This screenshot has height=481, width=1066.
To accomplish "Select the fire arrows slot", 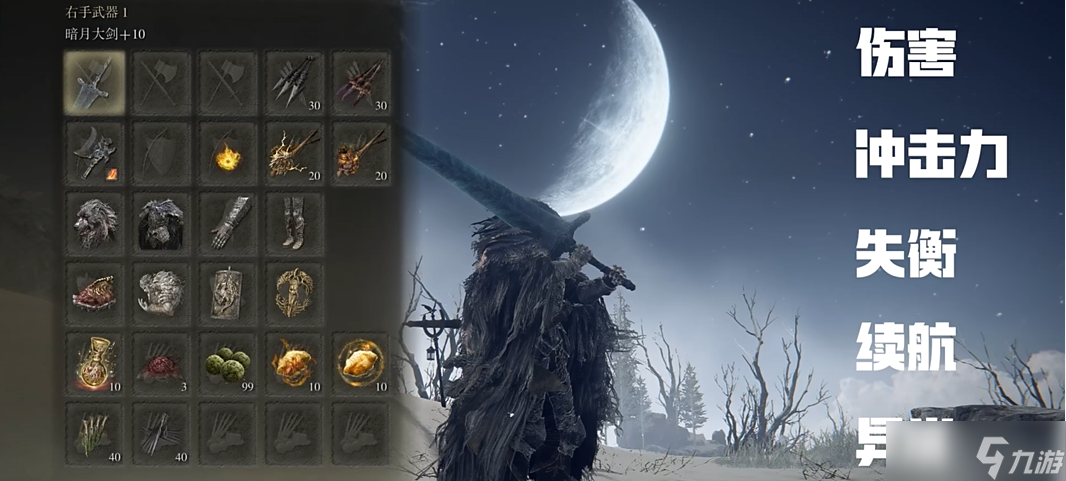I will coord(360,152).
